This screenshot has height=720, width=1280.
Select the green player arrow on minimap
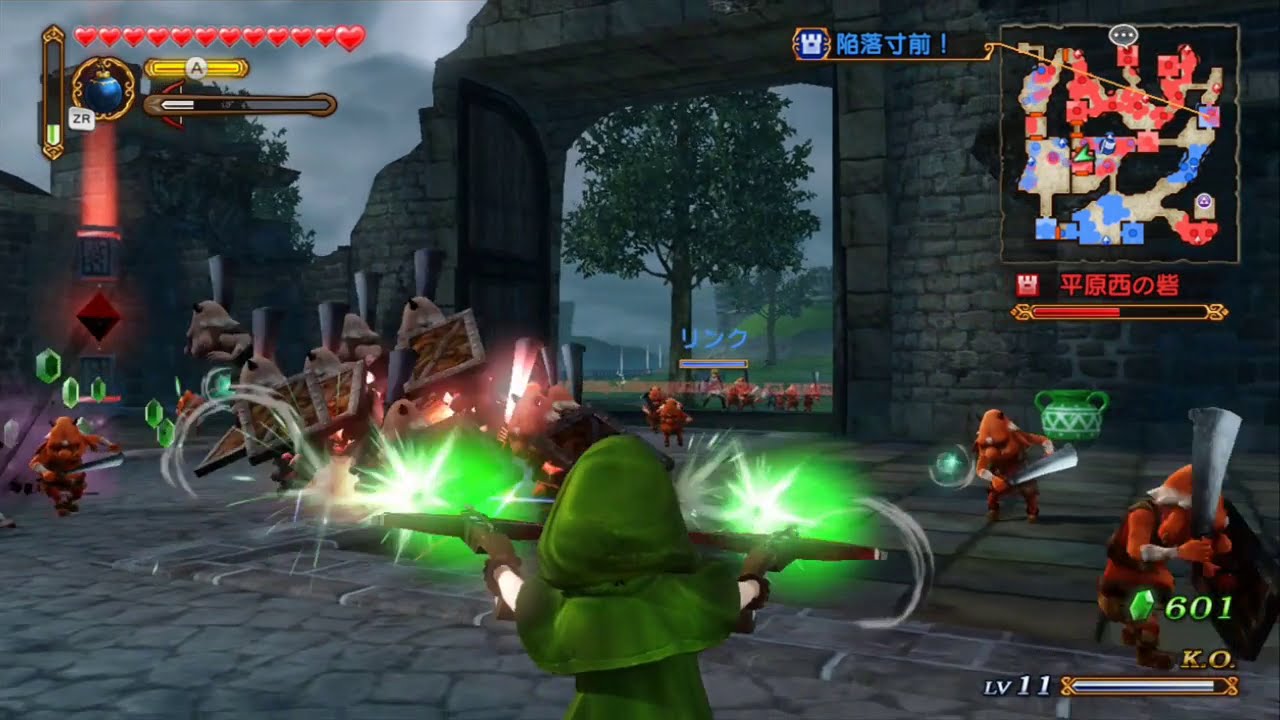(1084, 155)
